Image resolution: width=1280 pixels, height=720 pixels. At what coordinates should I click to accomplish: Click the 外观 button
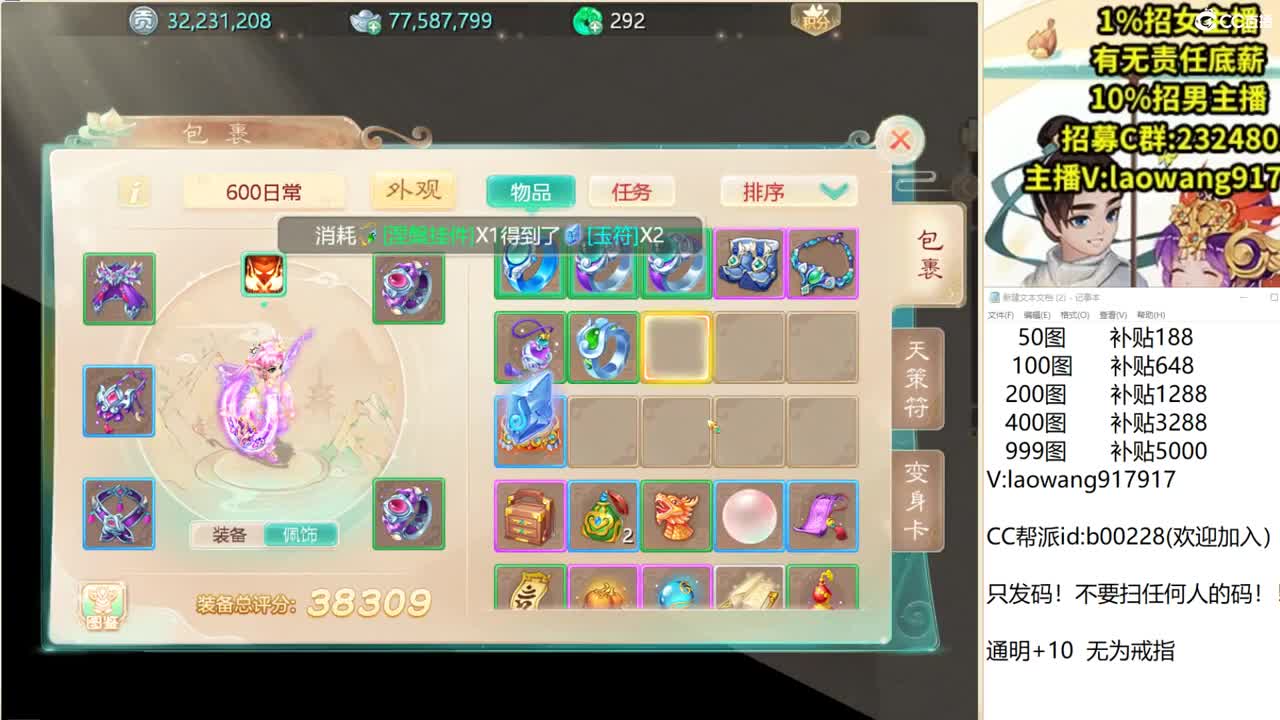pos(415,188)
